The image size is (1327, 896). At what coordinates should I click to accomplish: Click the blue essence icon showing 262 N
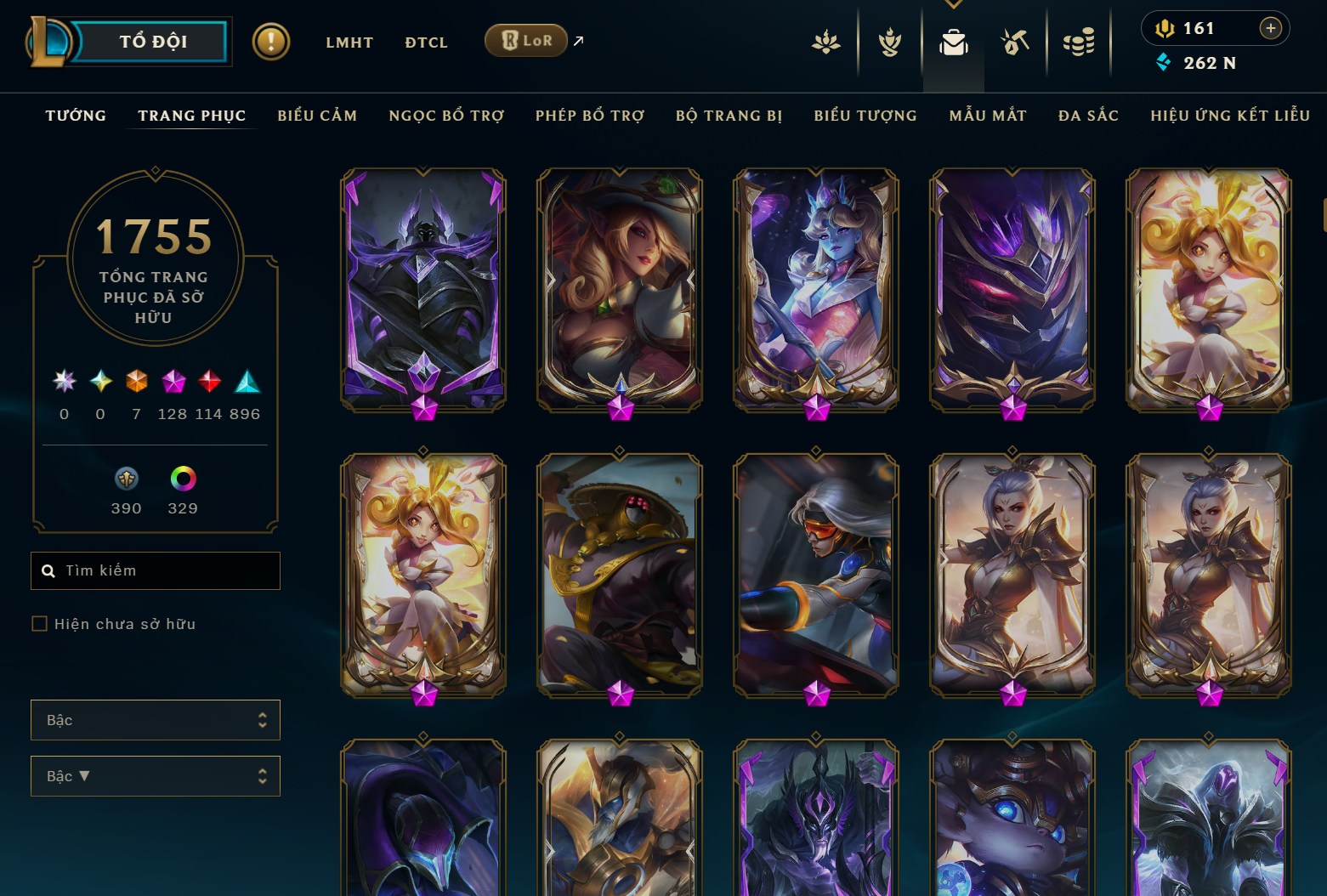[1164, 62]
